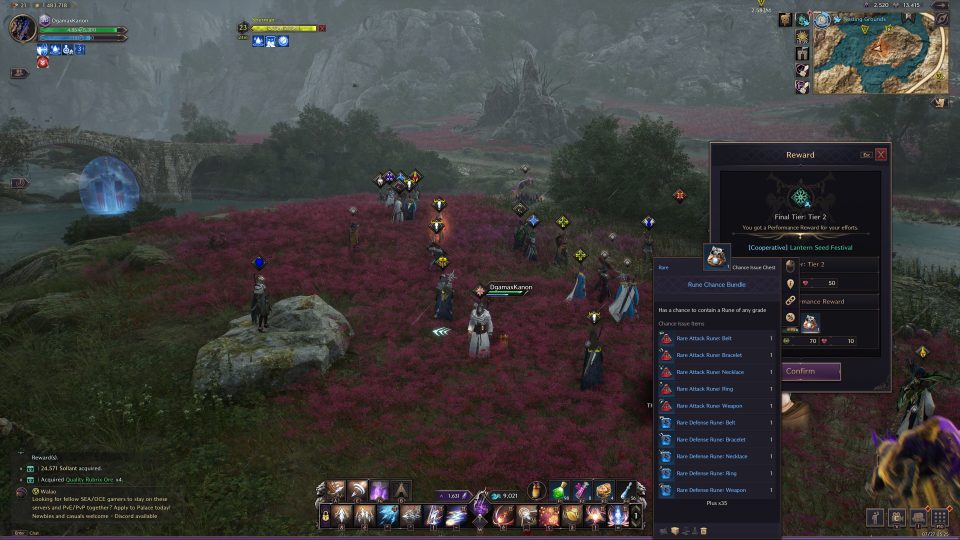Choose Rare Defense Rune: Weapon row
This screenshot has height=540, width=960.
716,490
